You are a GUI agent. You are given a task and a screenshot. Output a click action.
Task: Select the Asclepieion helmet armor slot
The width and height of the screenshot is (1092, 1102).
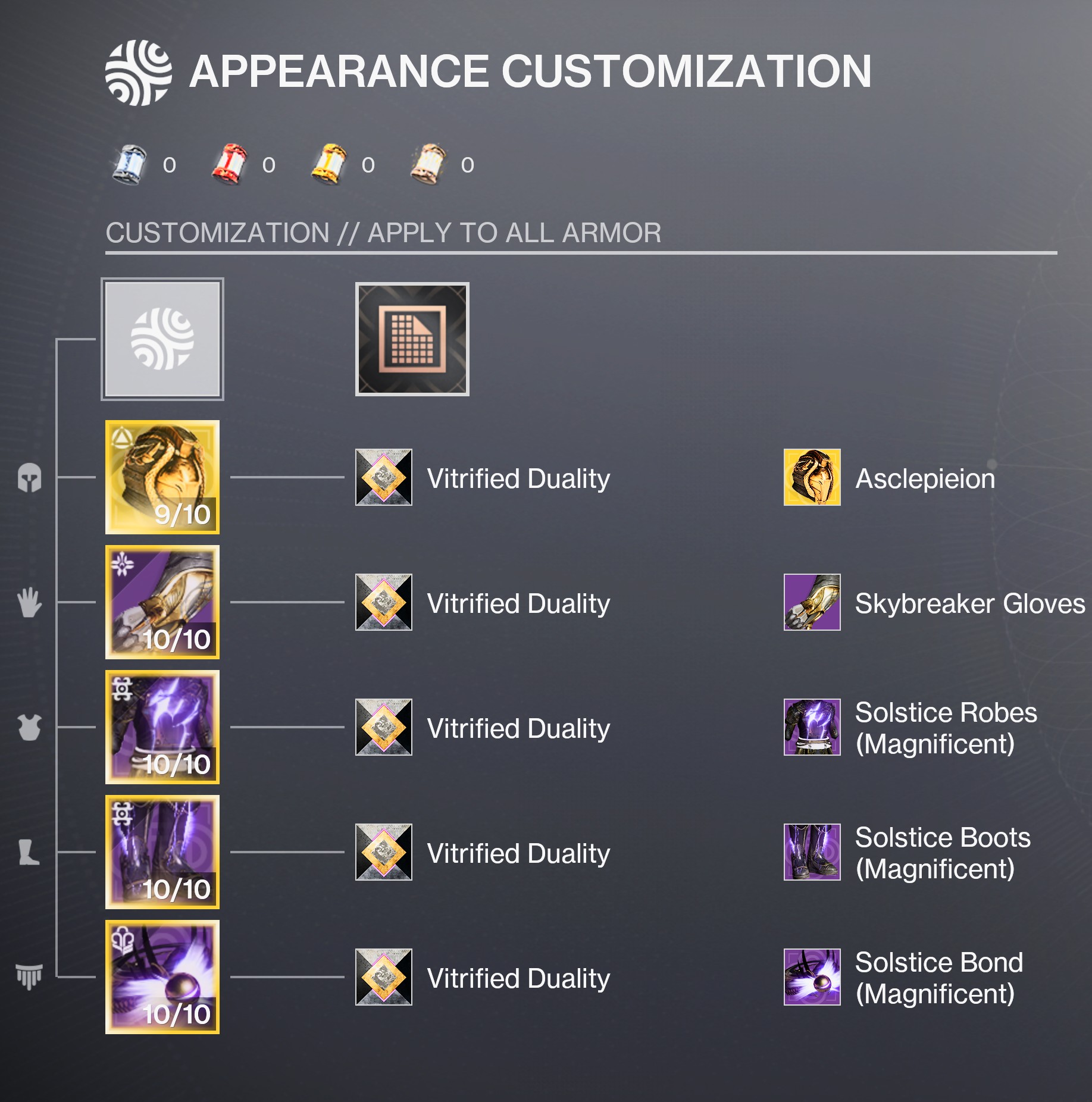click(162, 477)
